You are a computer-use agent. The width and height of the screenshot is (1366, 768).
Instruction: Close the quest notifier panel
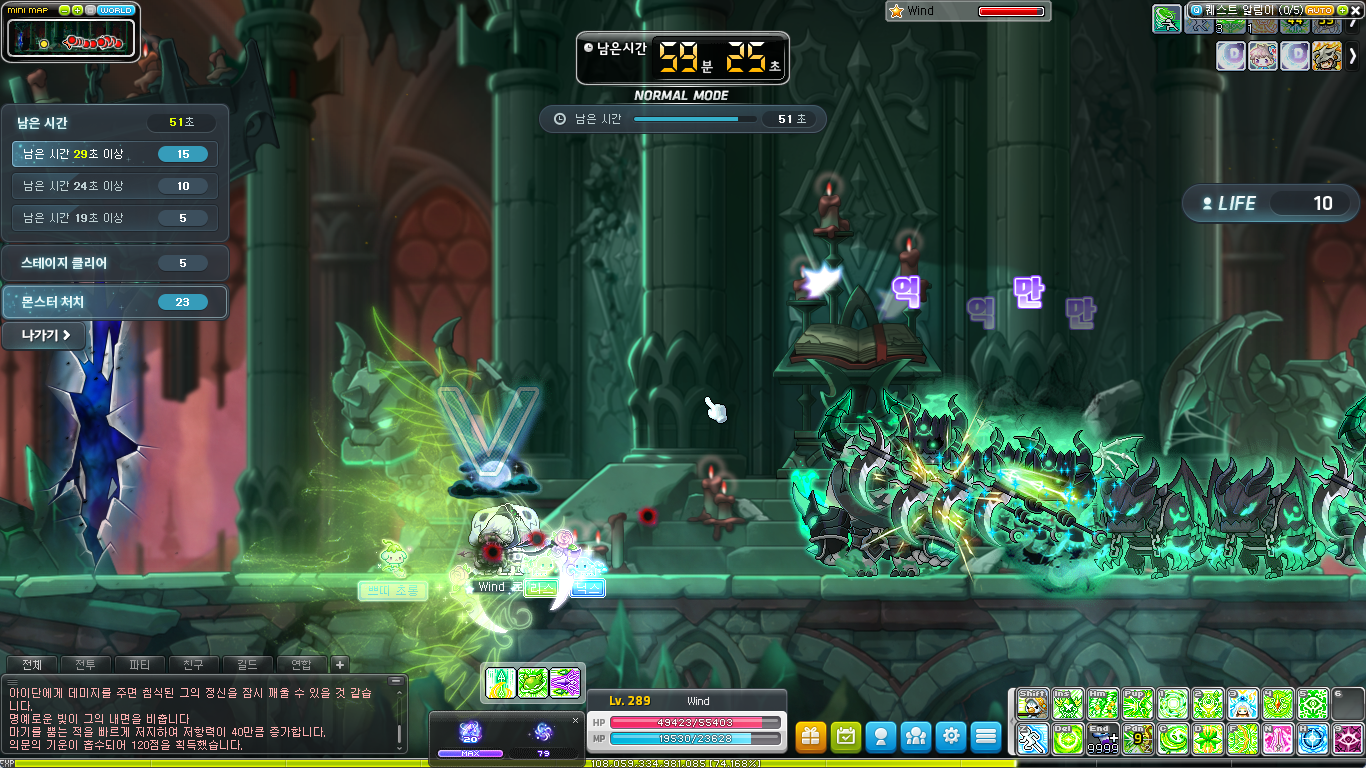1355,10
